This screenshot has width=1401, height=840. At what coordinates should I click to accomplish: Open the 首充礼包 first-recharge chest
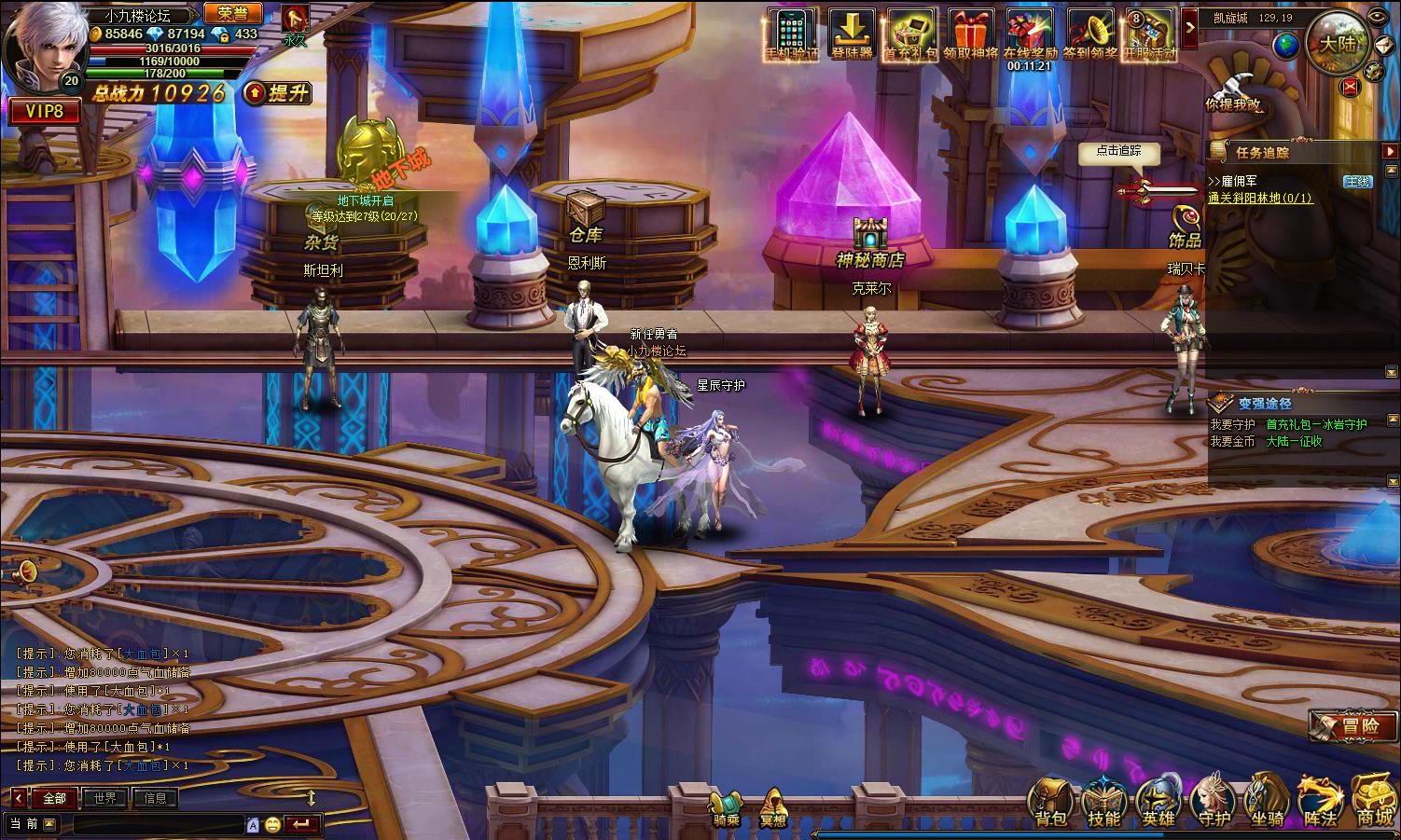tap(911, 34)
